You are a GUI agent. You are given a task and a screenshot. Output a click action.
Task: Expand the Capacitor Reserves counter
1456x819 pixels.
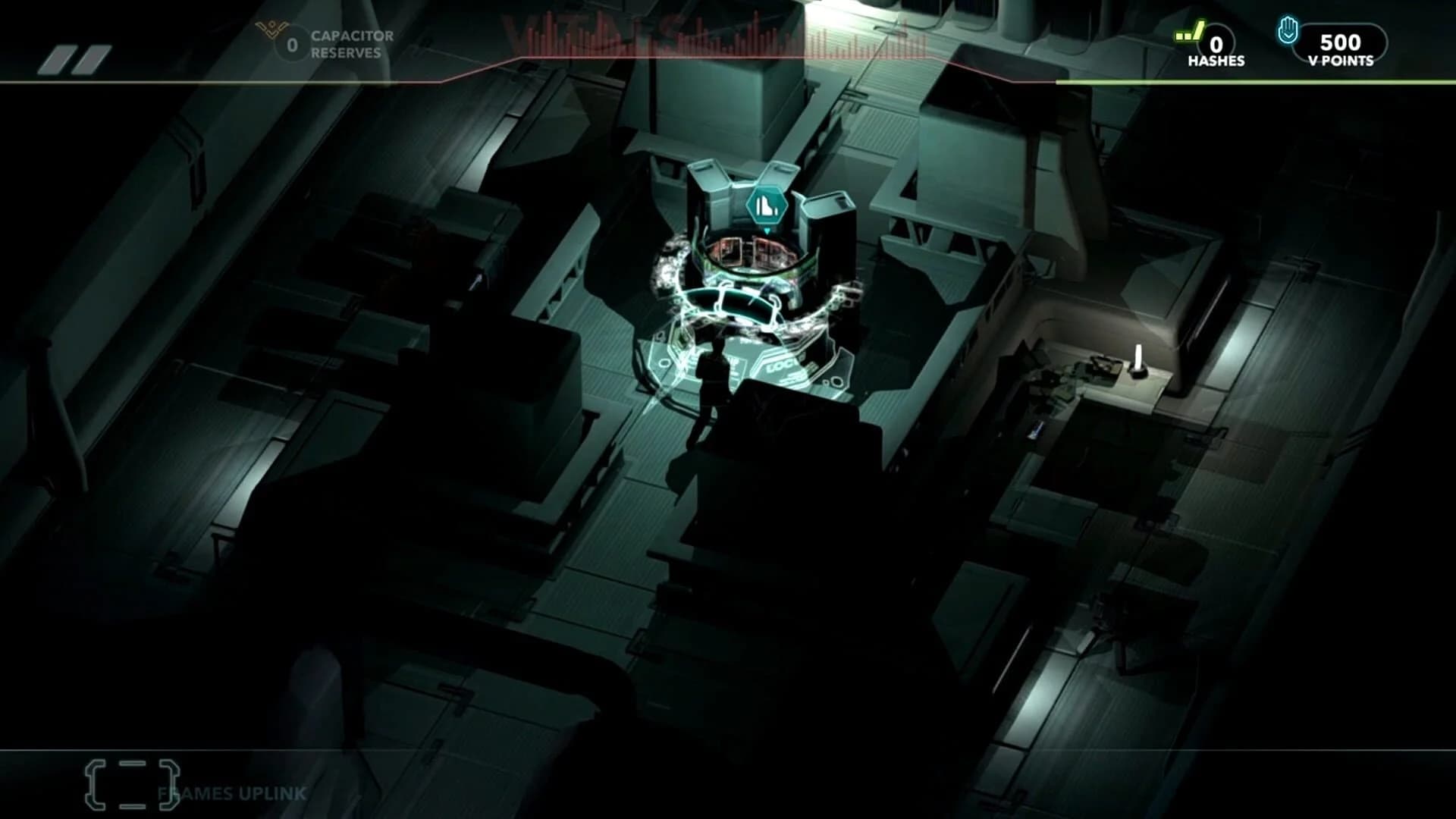point(290,44)
